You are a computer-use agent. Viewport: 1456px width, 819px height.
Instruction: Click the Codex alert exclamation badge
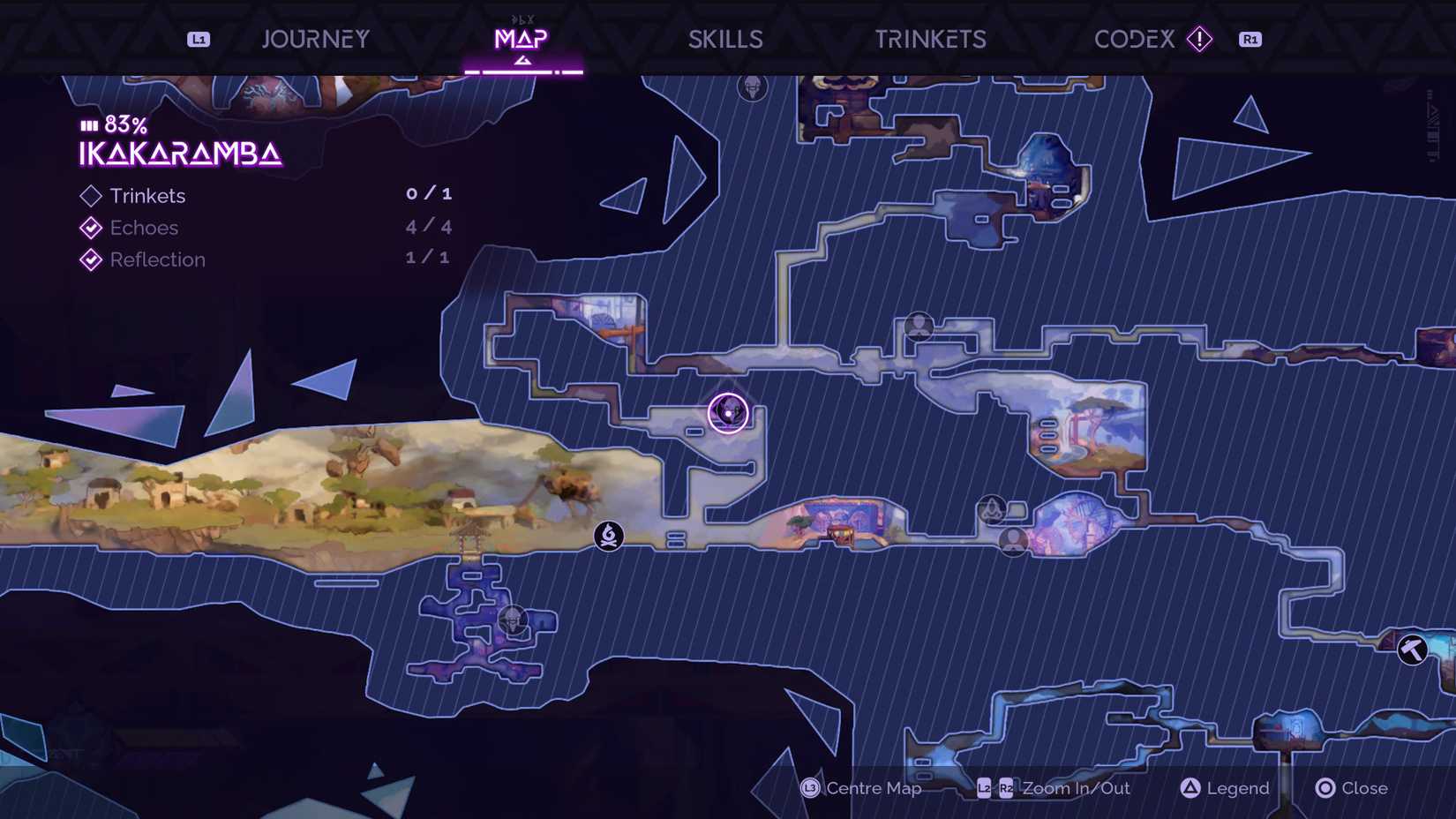point(1197,39)
